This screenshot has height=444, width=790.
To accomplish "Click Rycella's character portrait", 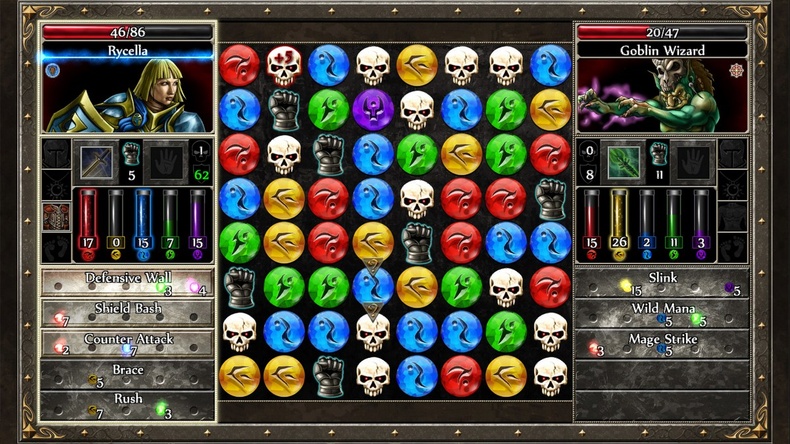I will [x=127, y=97].
